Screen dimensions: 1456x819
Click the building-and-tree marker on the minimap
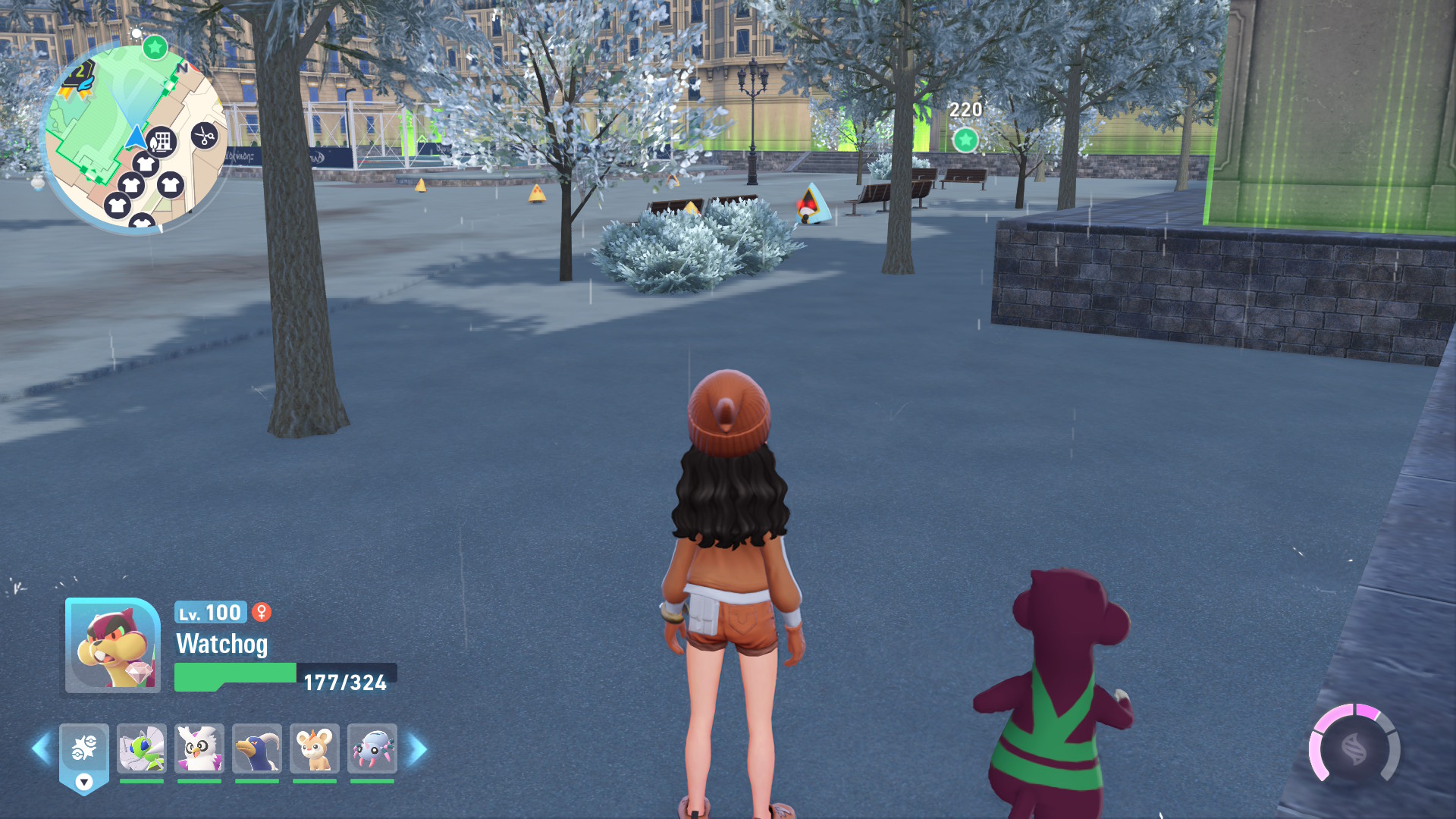click(162, 142)
